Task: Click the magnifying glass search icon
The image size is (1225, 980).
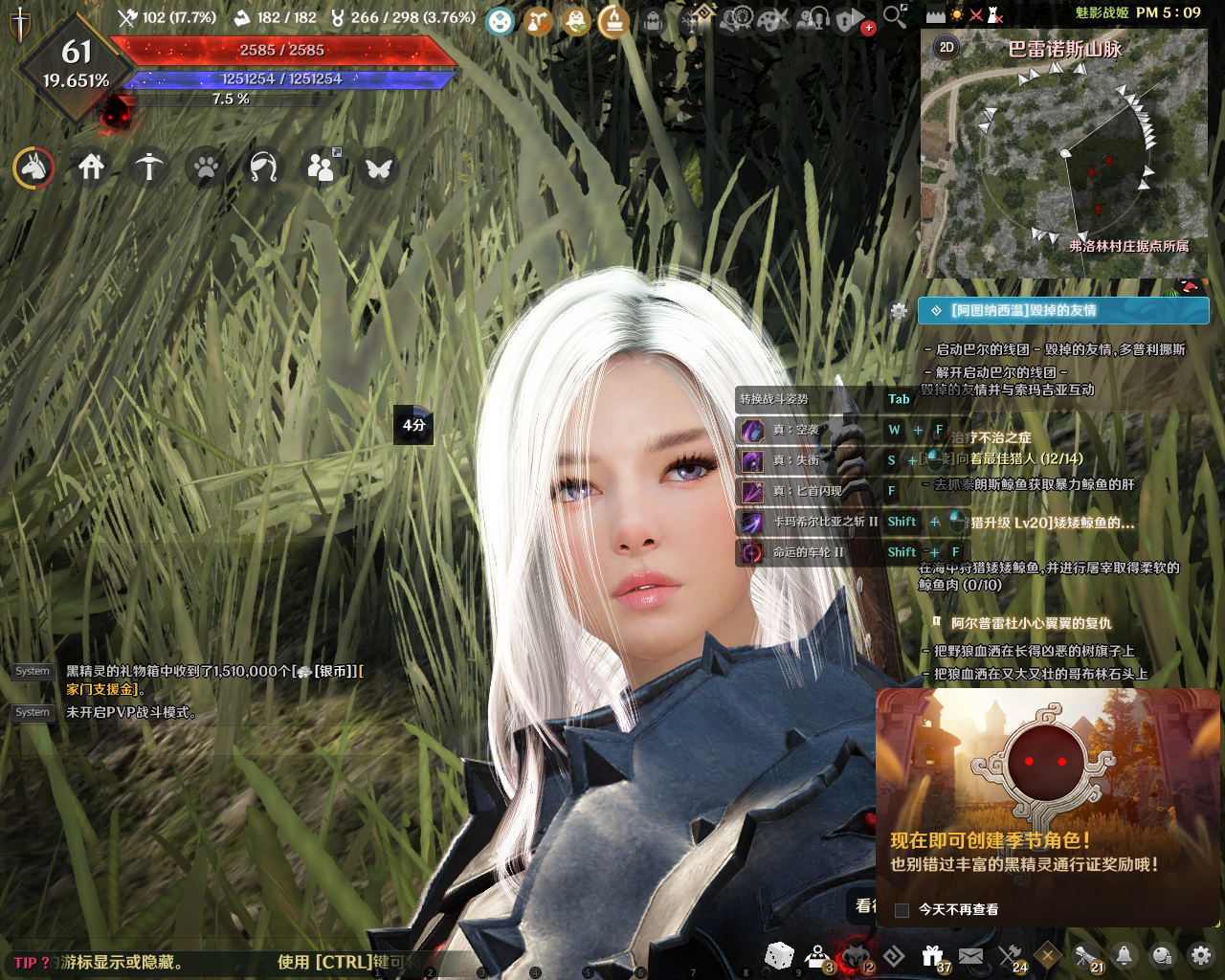Action: click(x=894, y=15)
